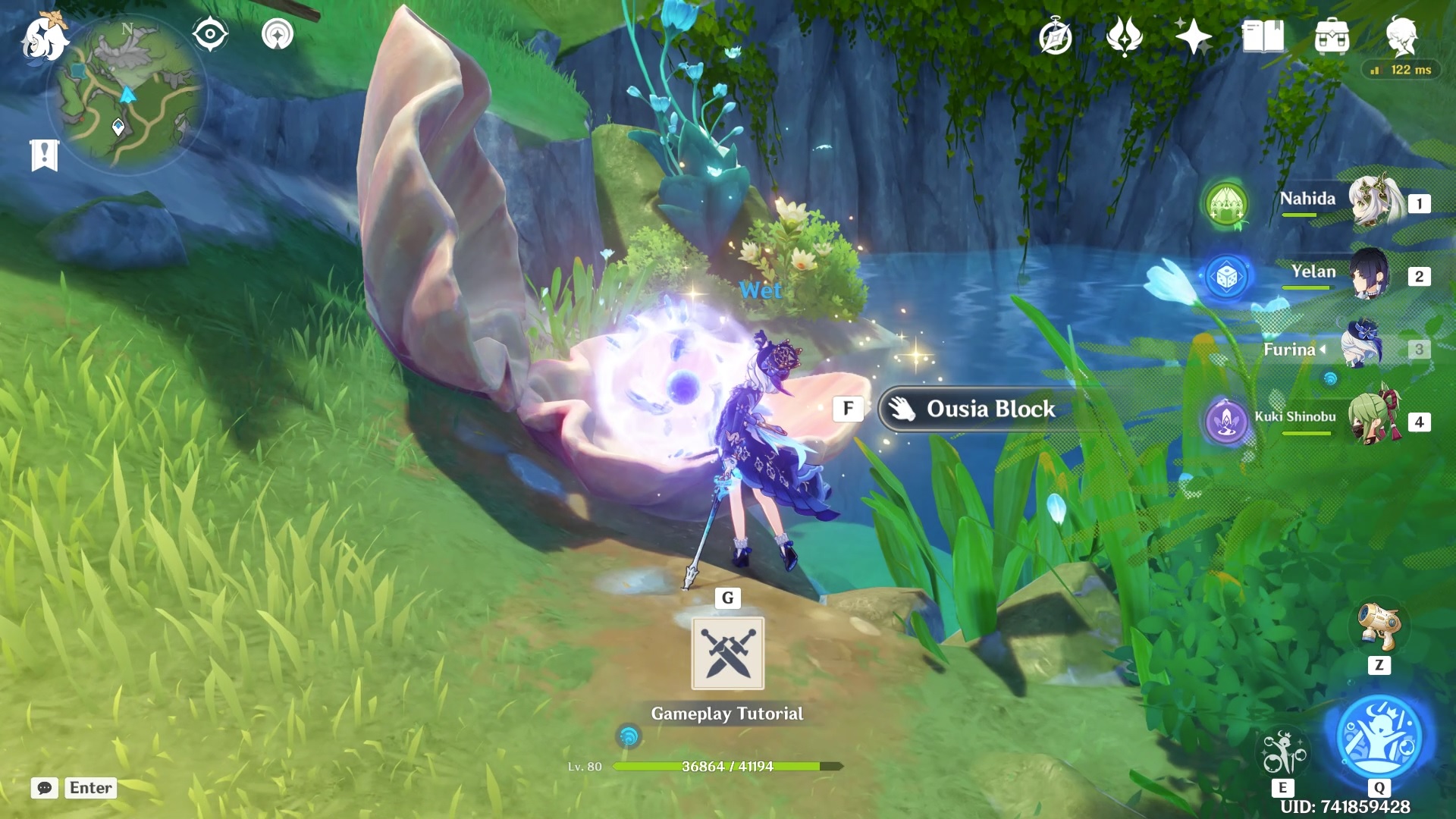Image resolution: width=1456 pixels, height=819 pixels.
Task: Open the character profile icon
Action: click(x=1401, y=36)
